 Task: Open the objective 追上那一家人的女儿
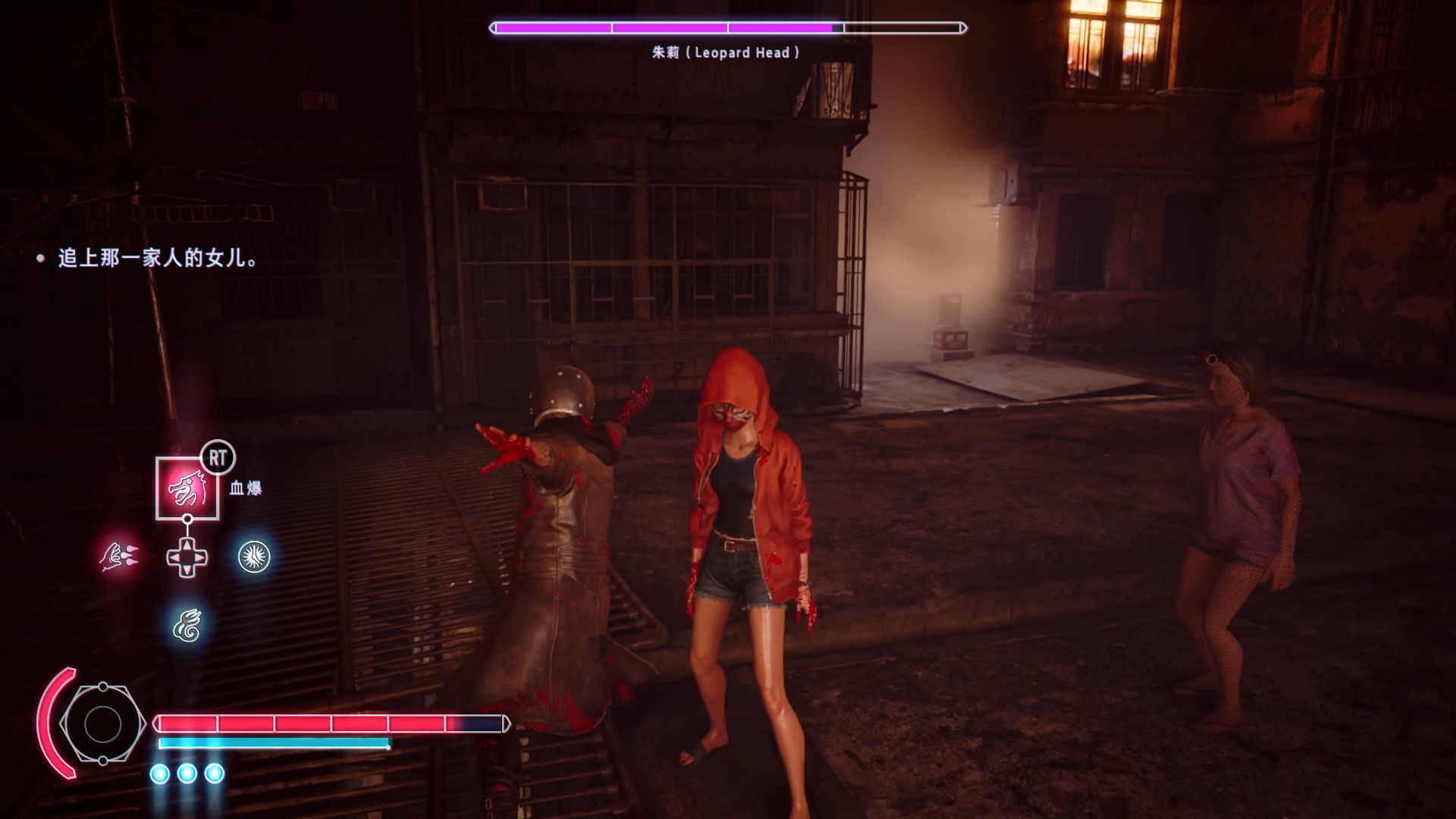point(157,259)
